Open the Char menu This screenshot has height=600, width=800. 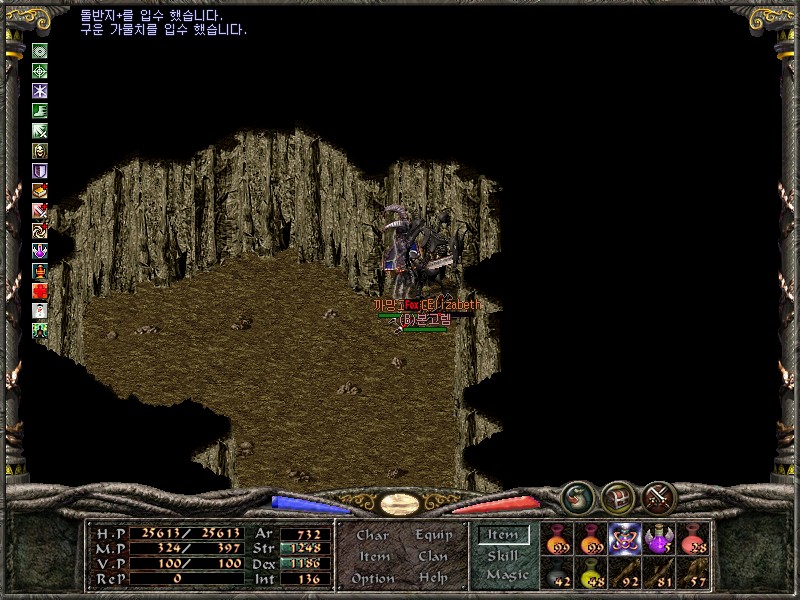tap(372, 535)
